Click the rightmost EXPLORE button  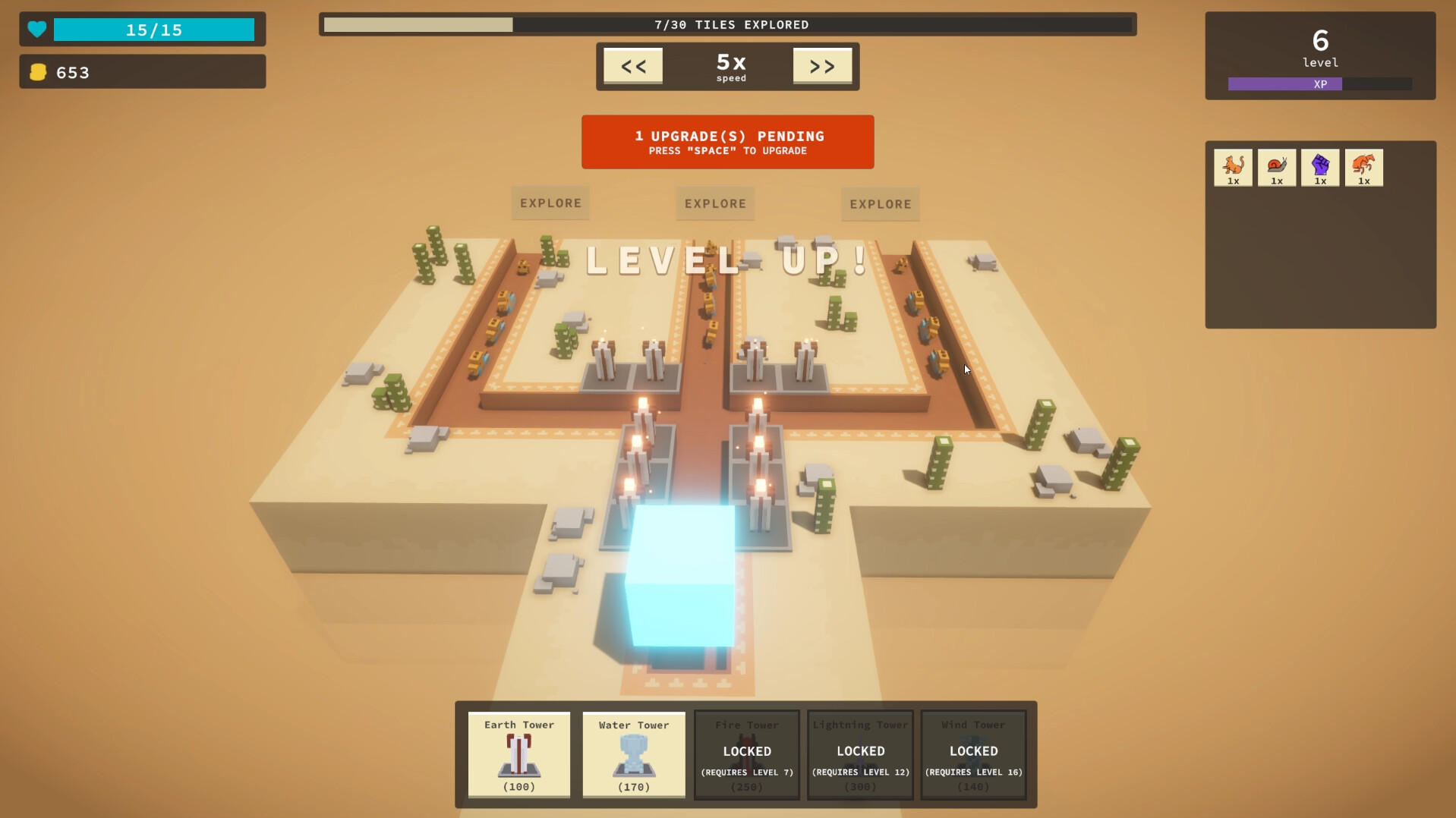(880, 204)
